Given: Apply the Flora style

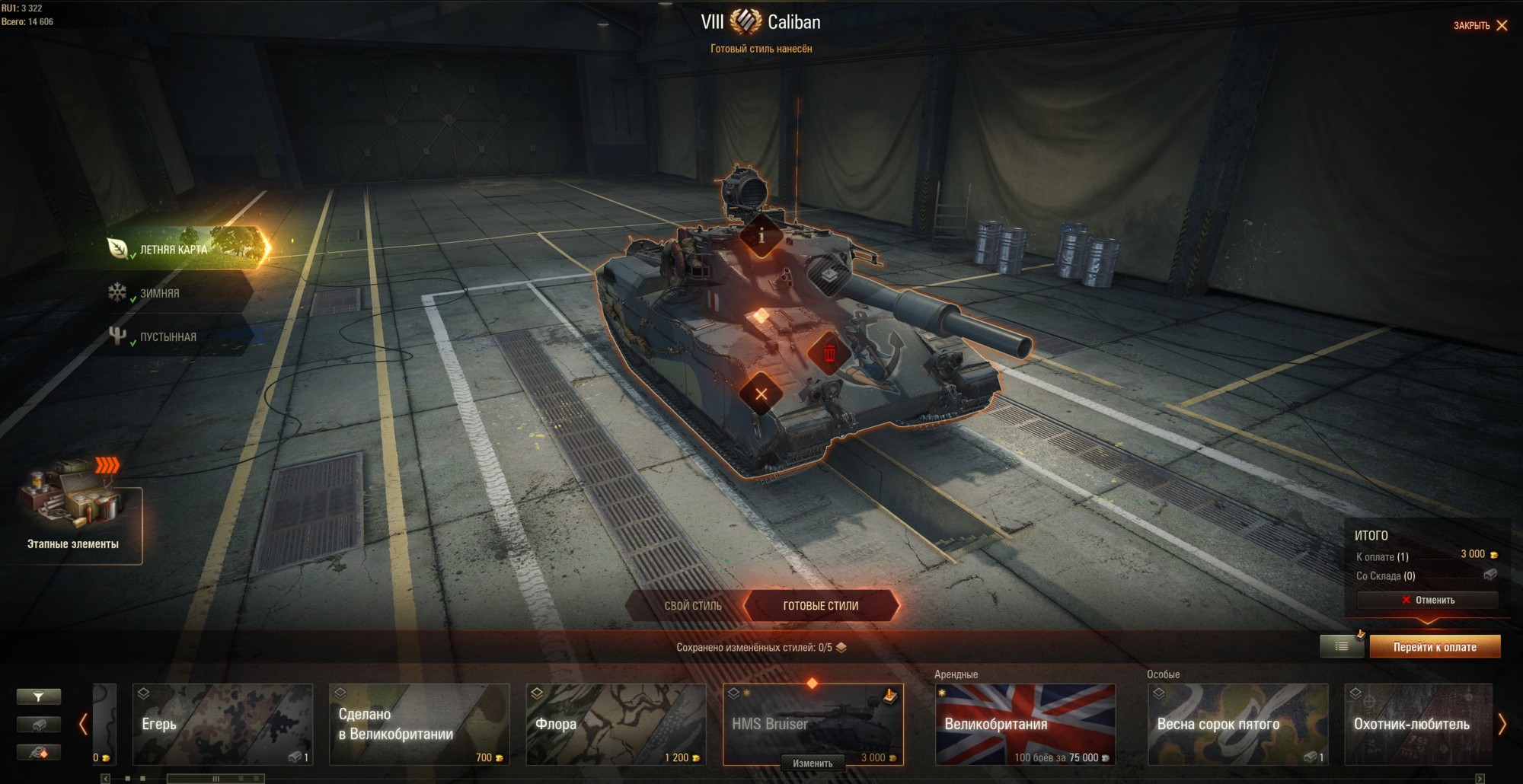Looking at the screenshot, I should click(615, 724).
